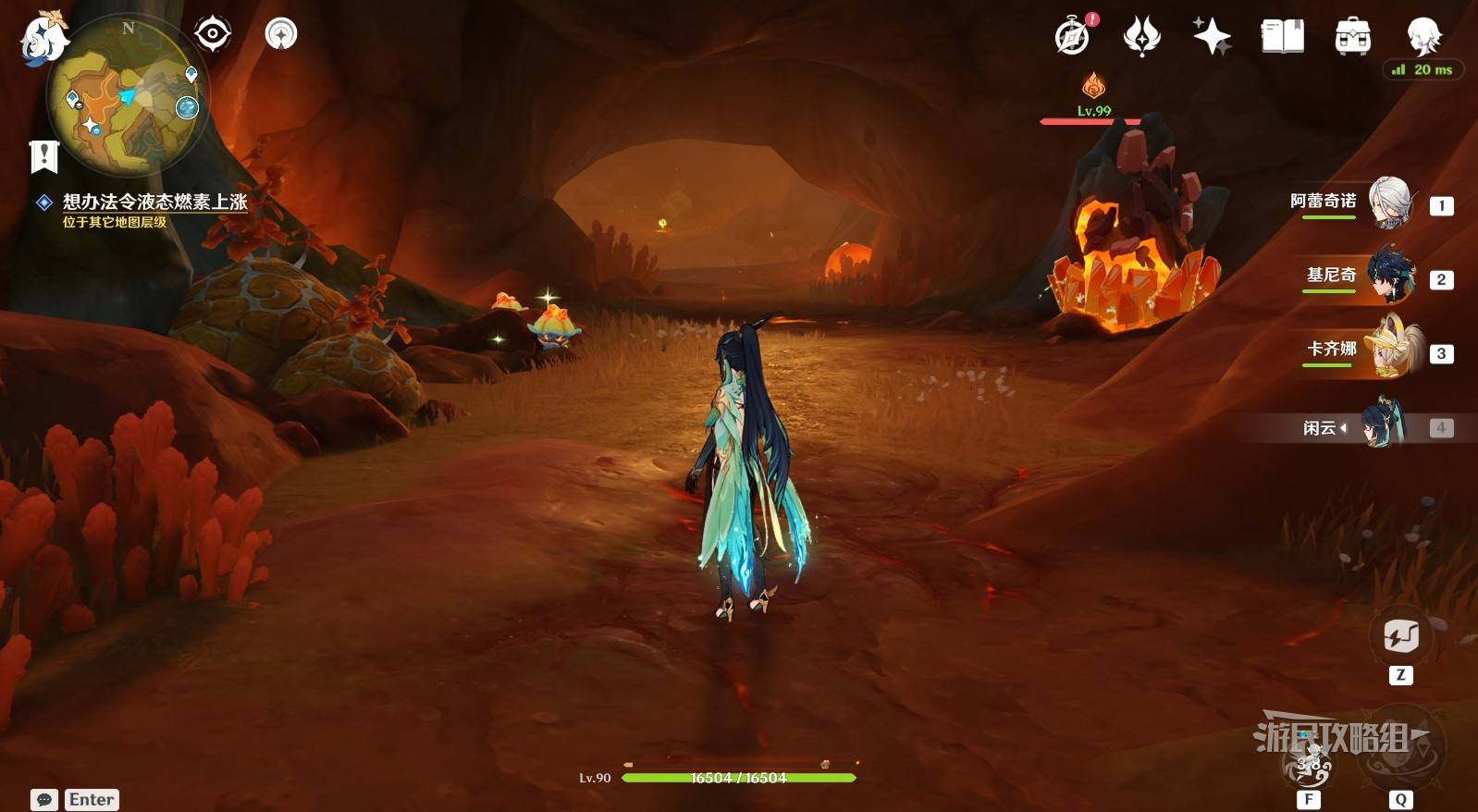
Task: Use the gadget icon above Z
Action: (x=1400, y=636)
